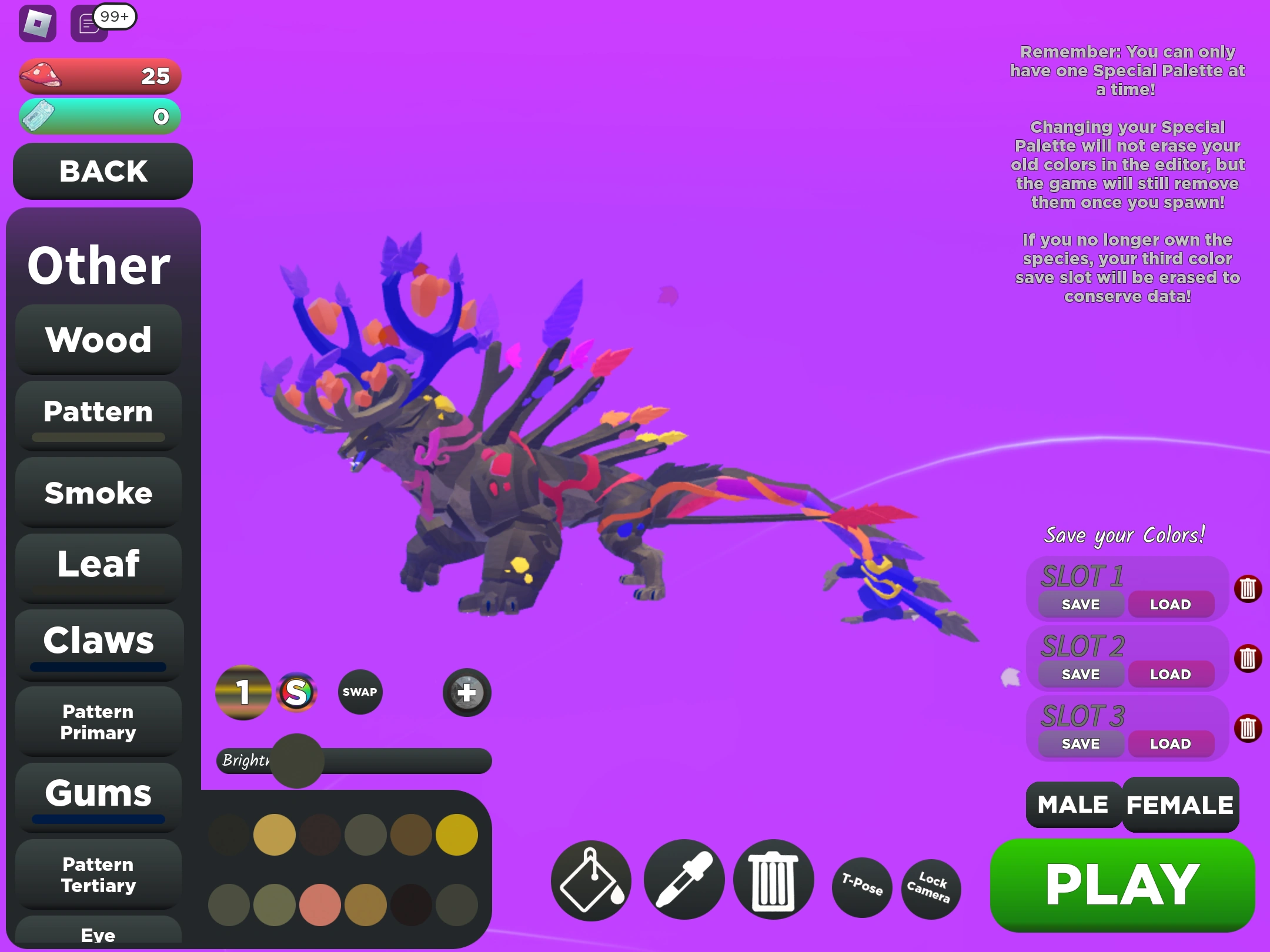Viewport: 1270px width, 952px height.
Task: Select the eyedropper color picker tool
Action: point(686,881)
